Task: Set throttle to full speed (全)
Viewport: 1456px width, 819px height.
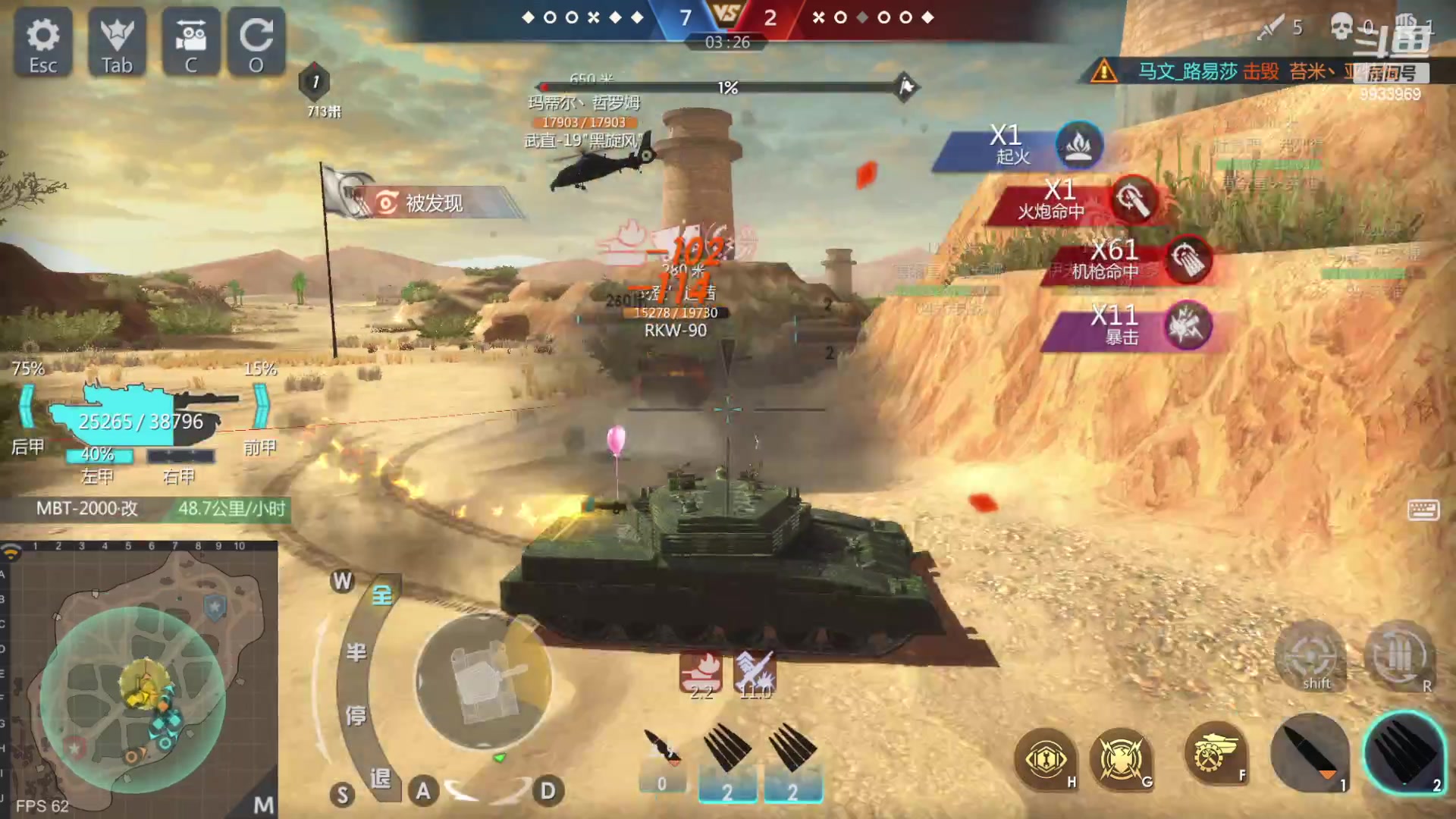Action: tap(381, 595)
